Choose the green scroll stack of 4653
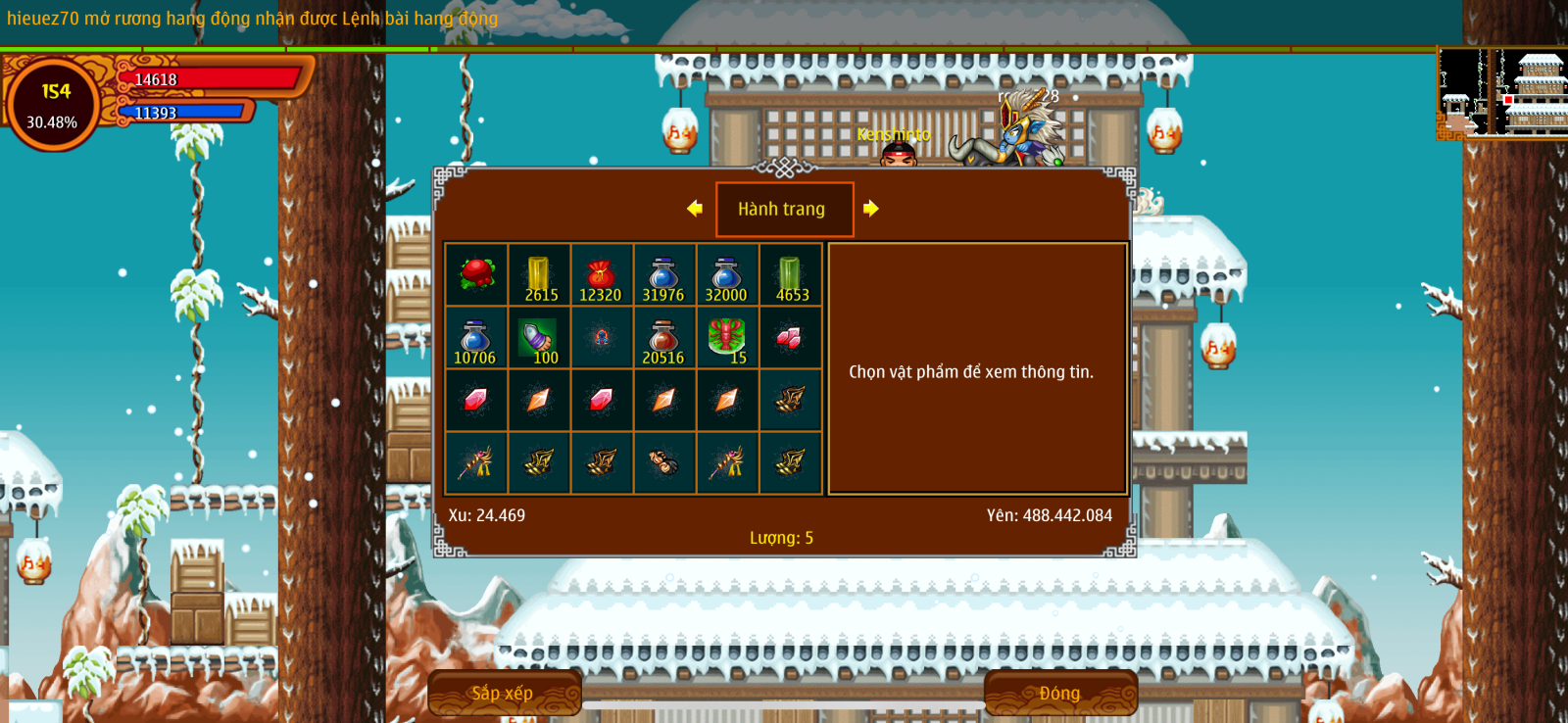 coord(790,274)
